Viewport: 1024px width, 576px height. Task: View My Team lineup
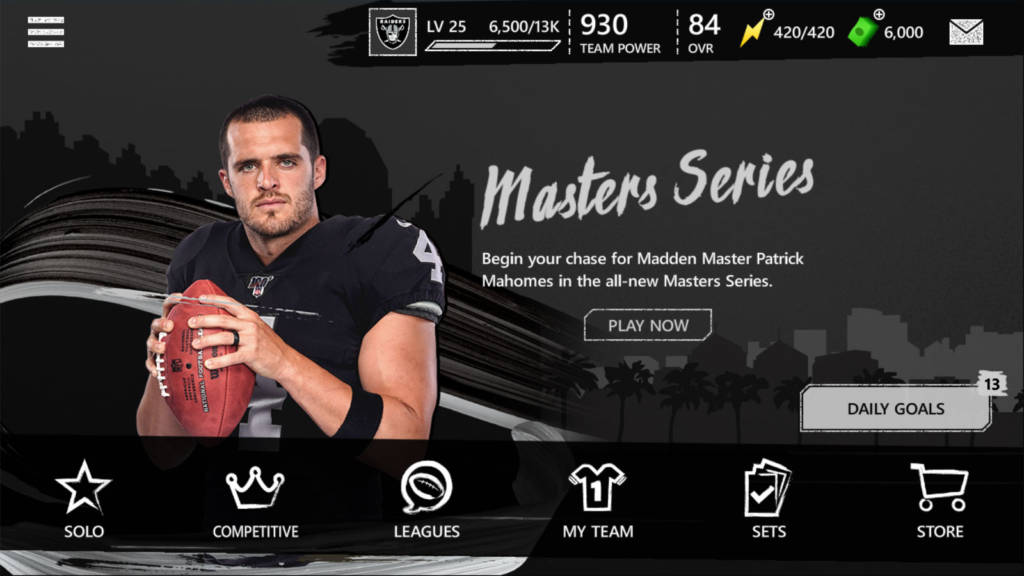point(597,500)
